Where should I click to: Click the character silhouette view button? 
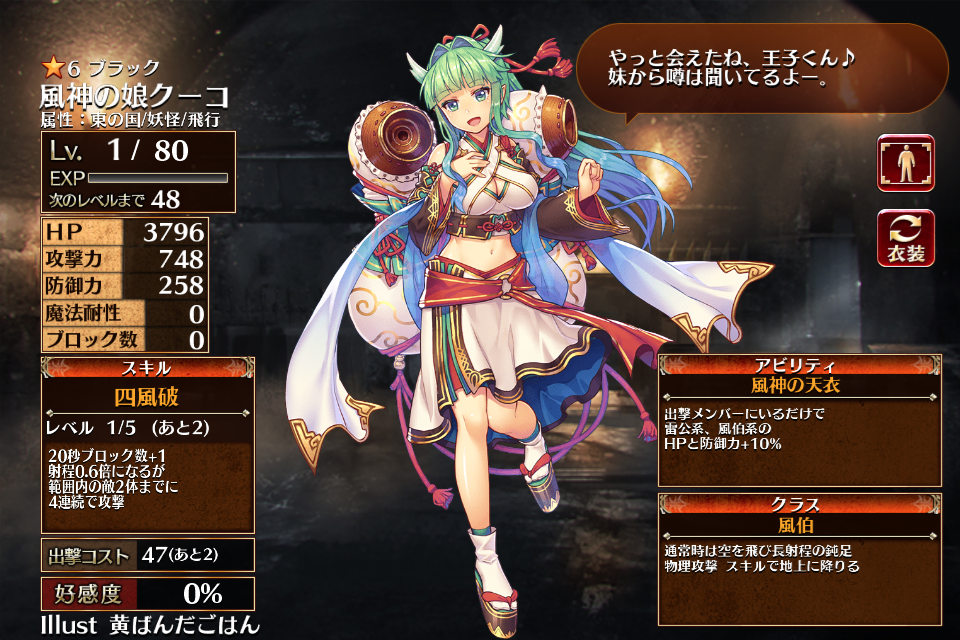click(906, 163)
